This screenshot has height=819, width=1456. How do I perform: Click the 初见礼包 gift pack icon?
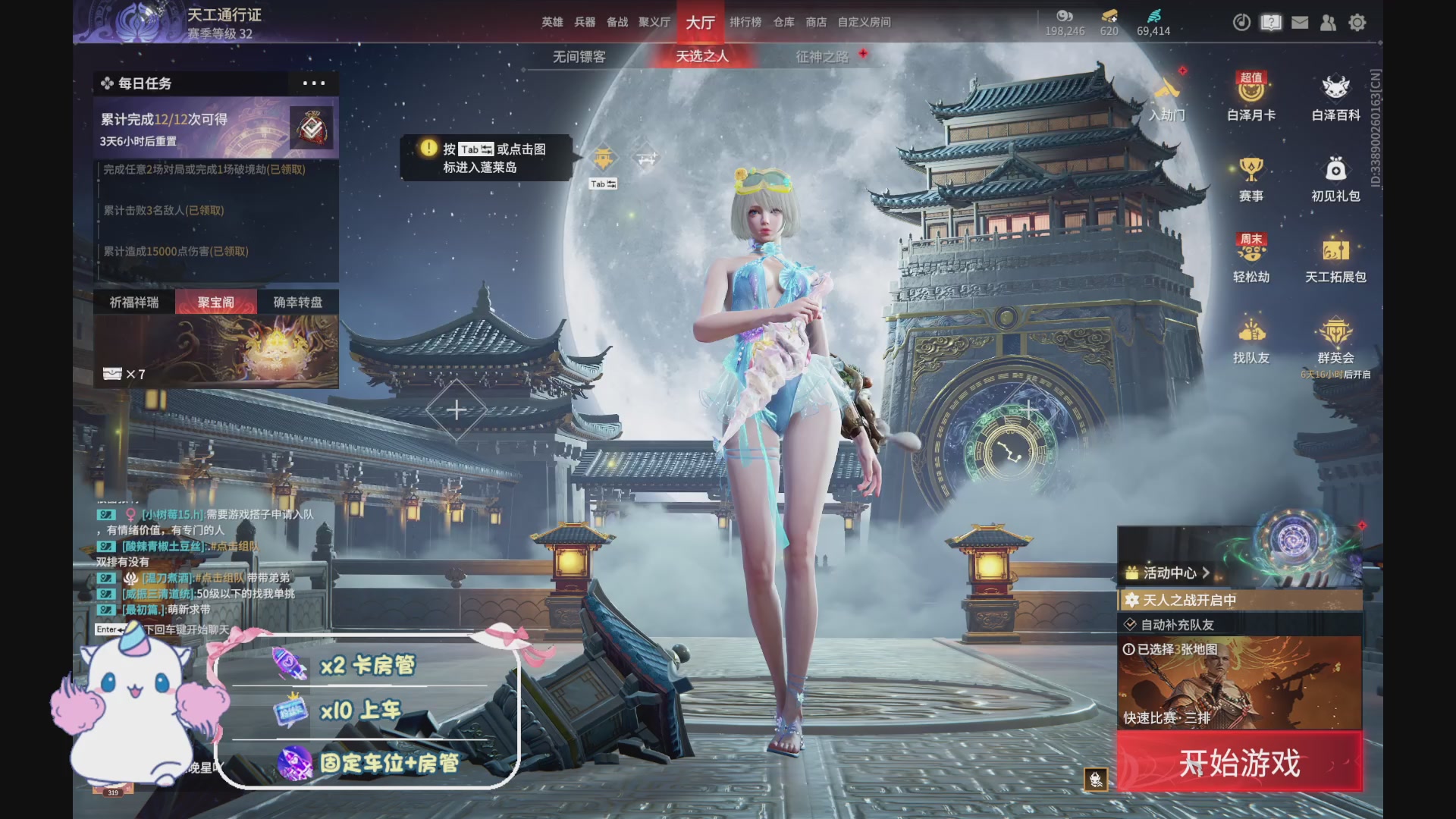[x=1335, y=178]
